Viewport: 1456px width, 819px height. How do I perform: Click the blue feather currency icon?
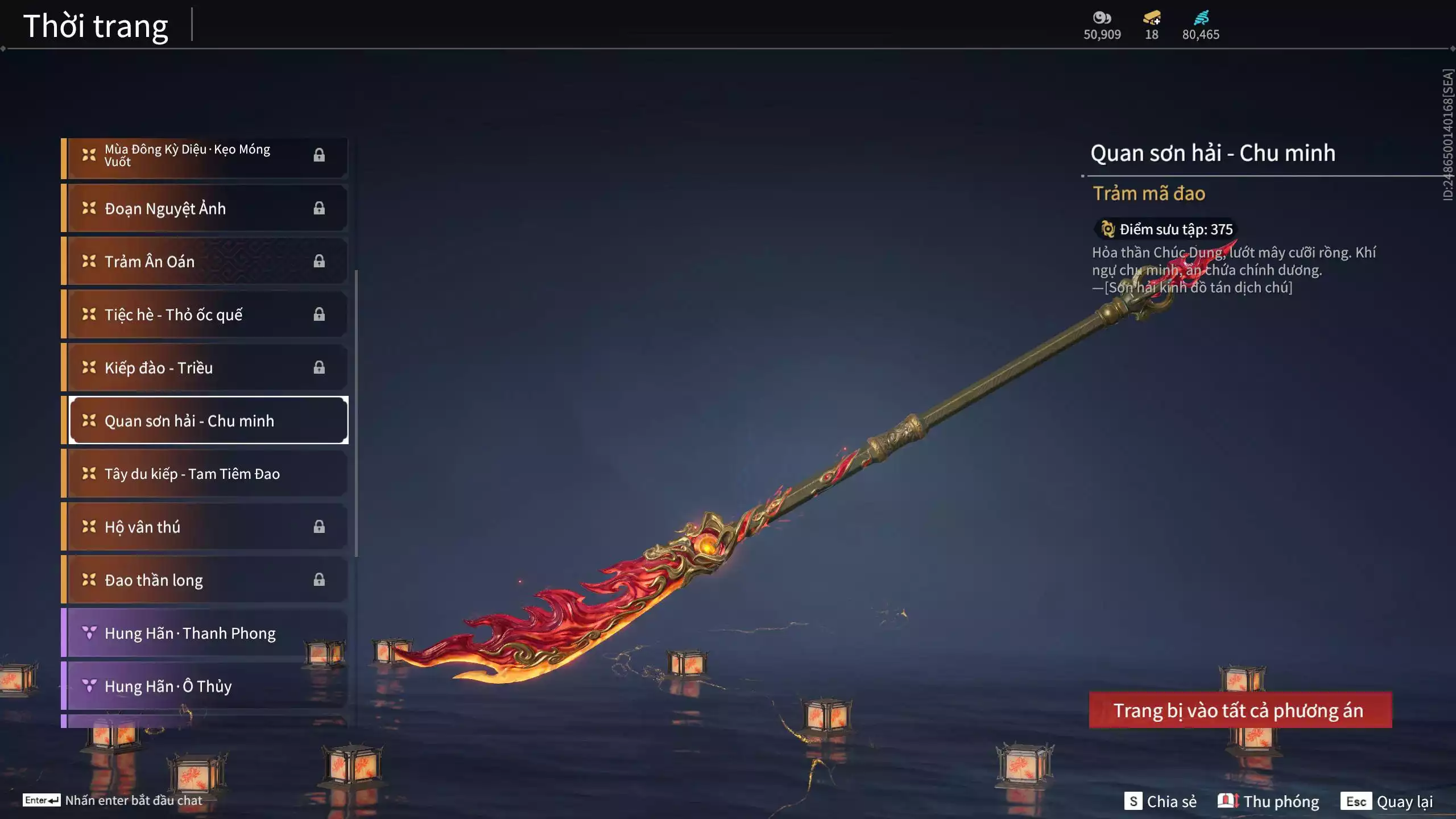(x=1201, y=18)
